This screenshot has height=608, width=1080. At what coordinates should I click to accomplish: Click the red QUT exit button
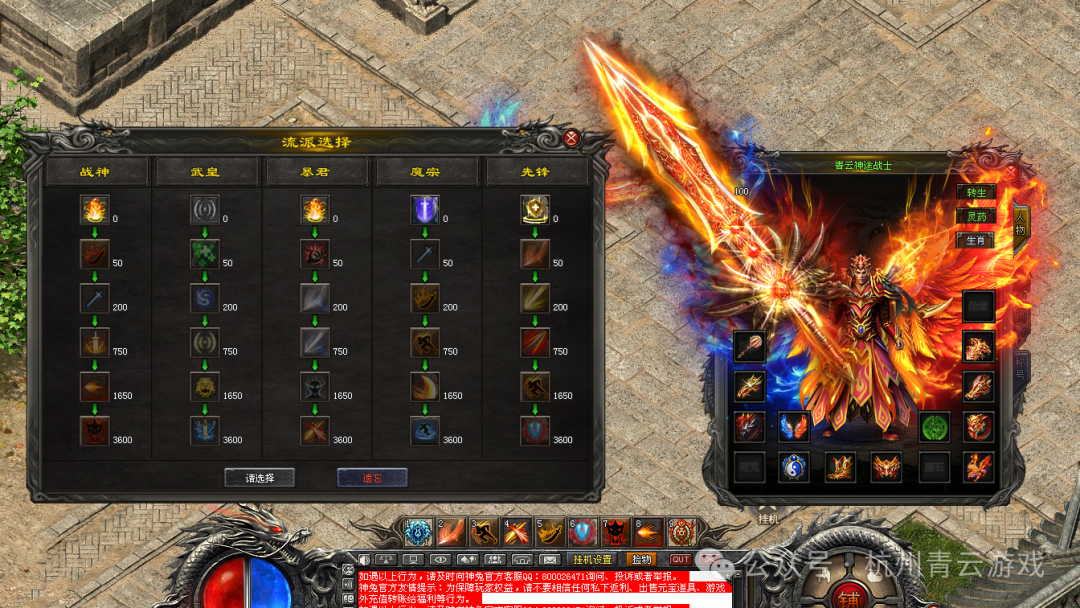[680, 559]
